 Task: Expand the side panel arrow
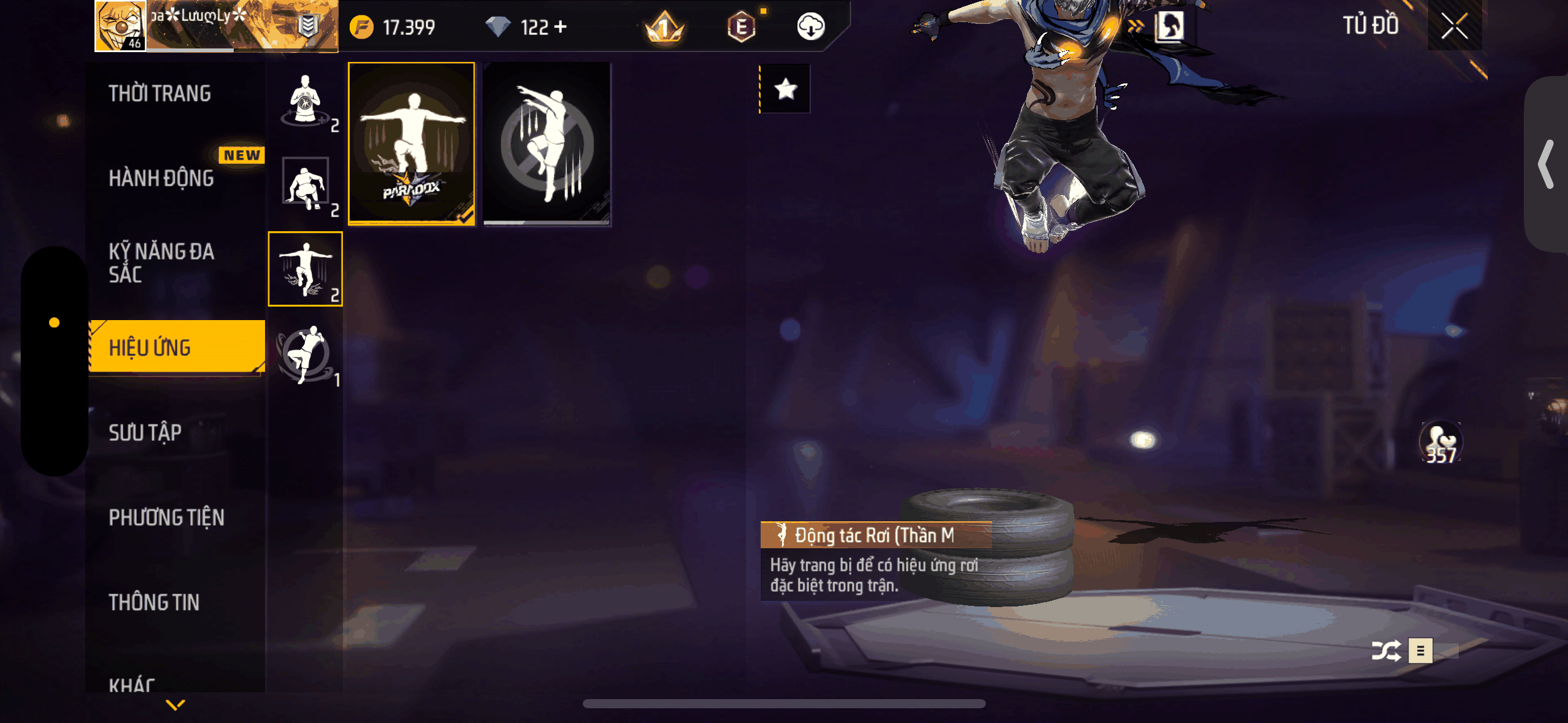coord(1546,164)
